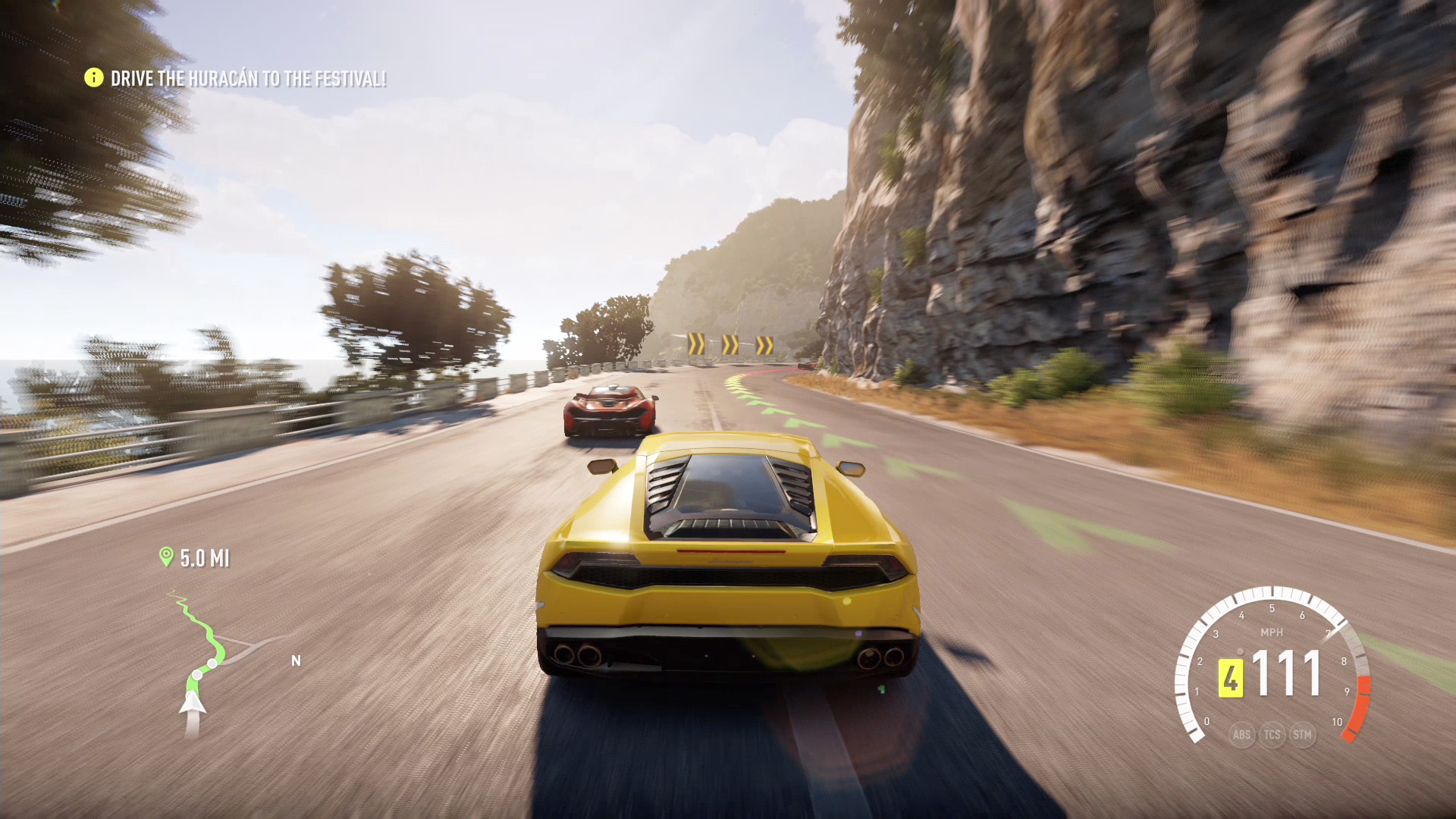Screen dimensions: 1456x819
Task: Select the white player arrow on the minimap
Action: [x=193, y=704]
